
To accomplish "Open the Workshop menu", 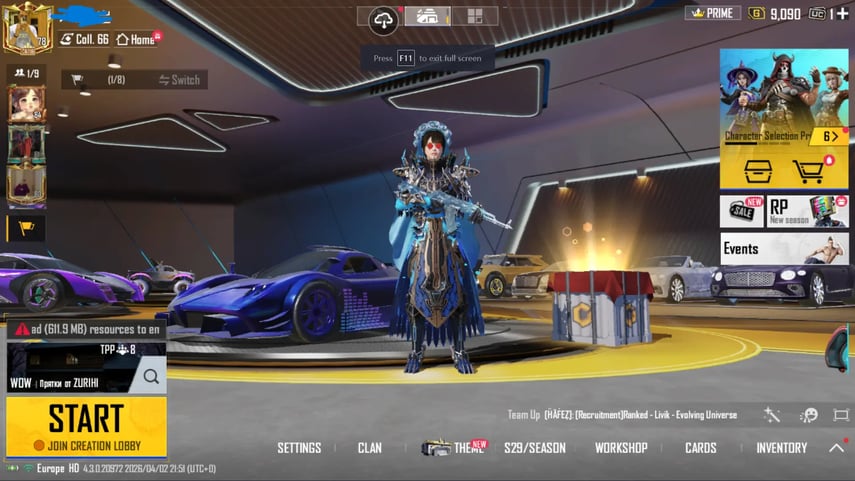I will click(x=621, y=448).
